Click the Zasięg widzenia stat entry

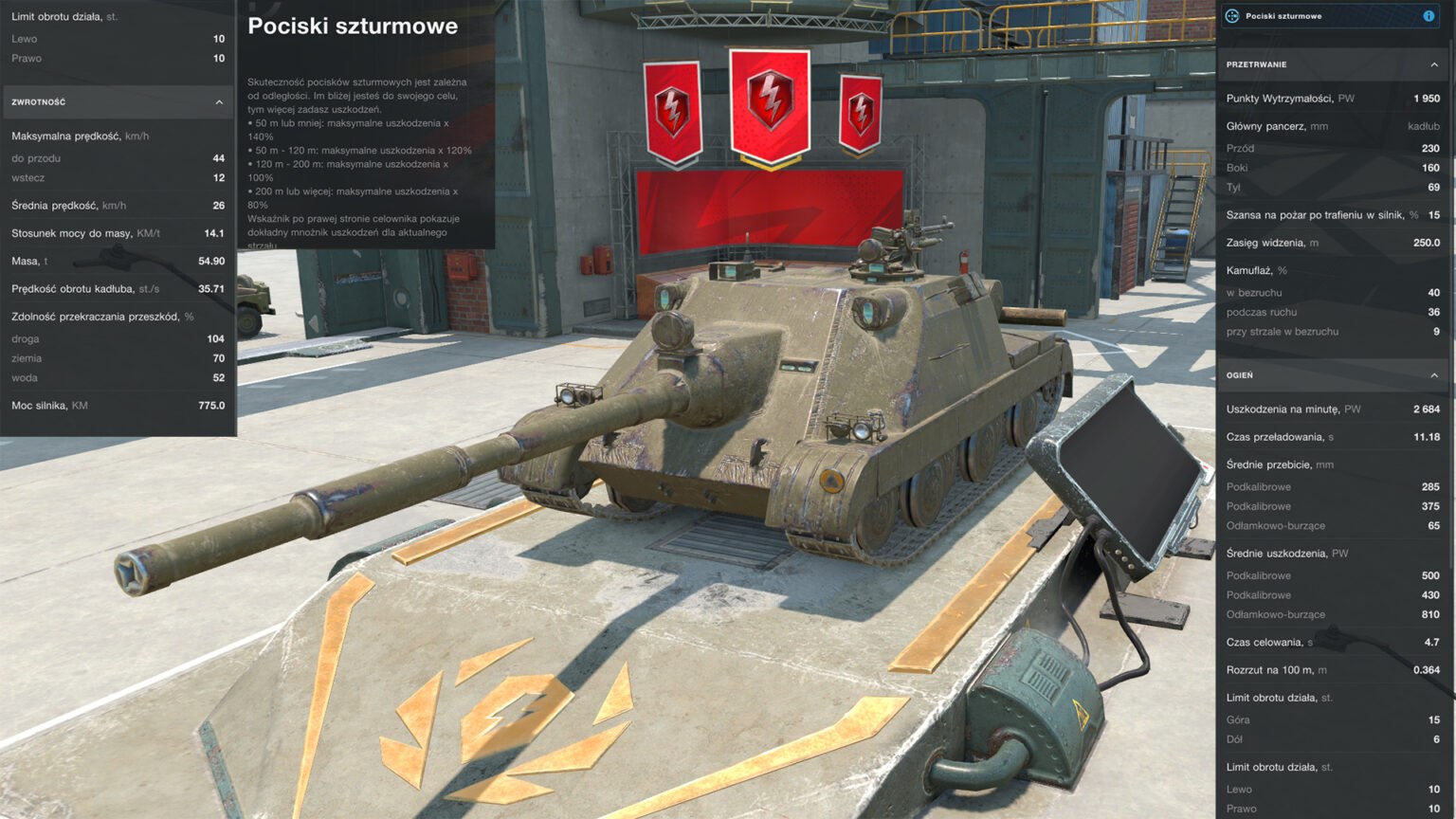click(x=1327, y=242)
